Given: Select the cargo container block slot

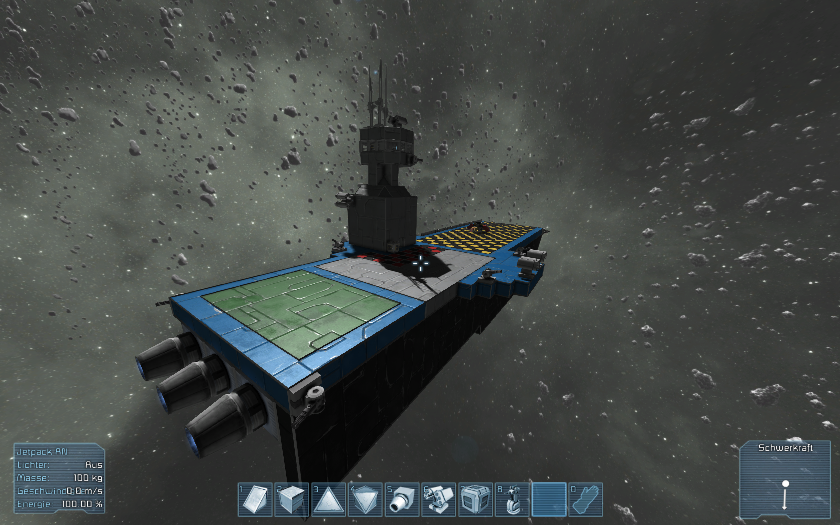Looking at the screenshot, I should (x=475, y=499).
